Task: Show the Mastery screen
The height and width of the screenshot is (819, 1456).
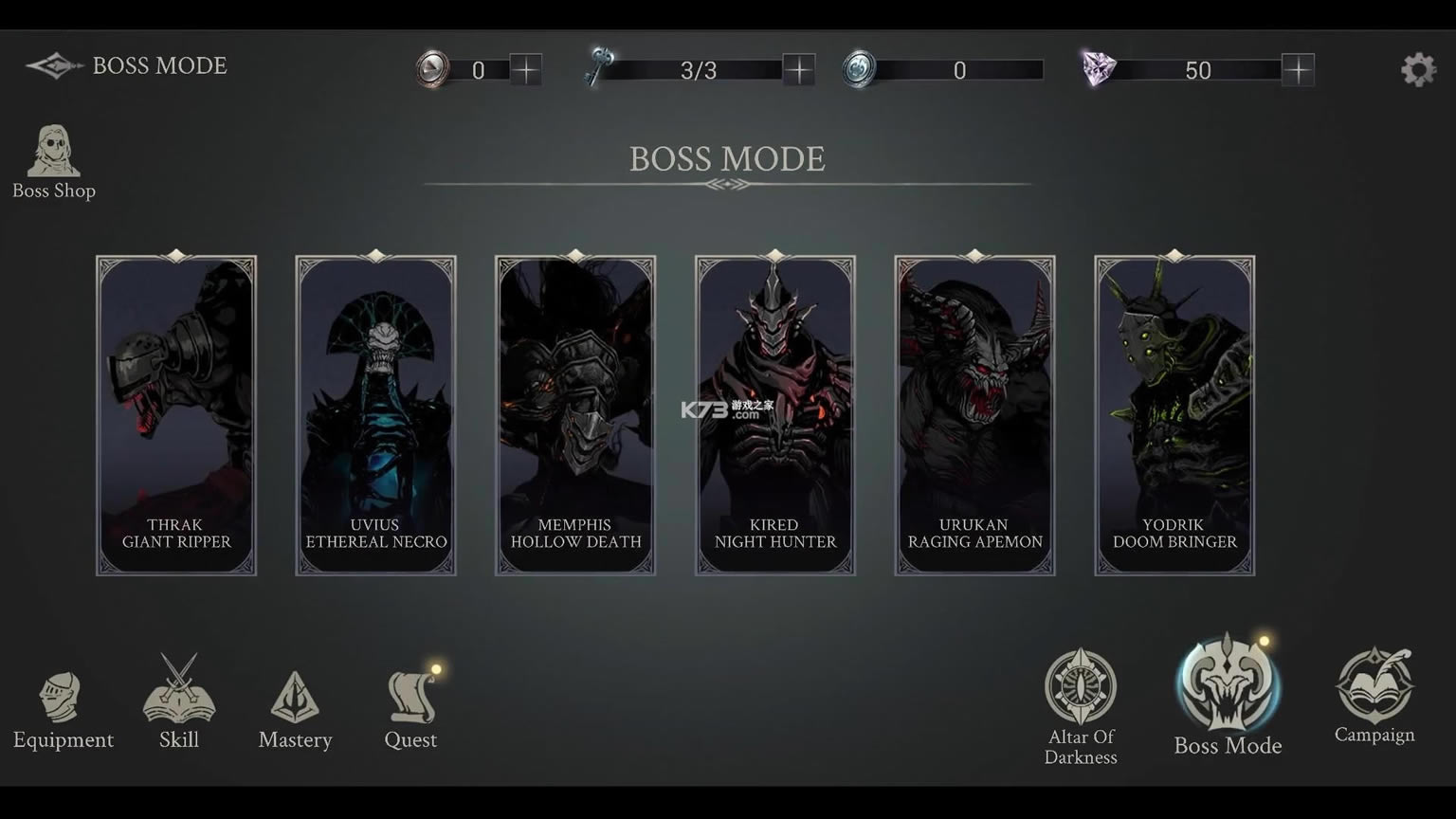Action: click(x=295, y=709)
